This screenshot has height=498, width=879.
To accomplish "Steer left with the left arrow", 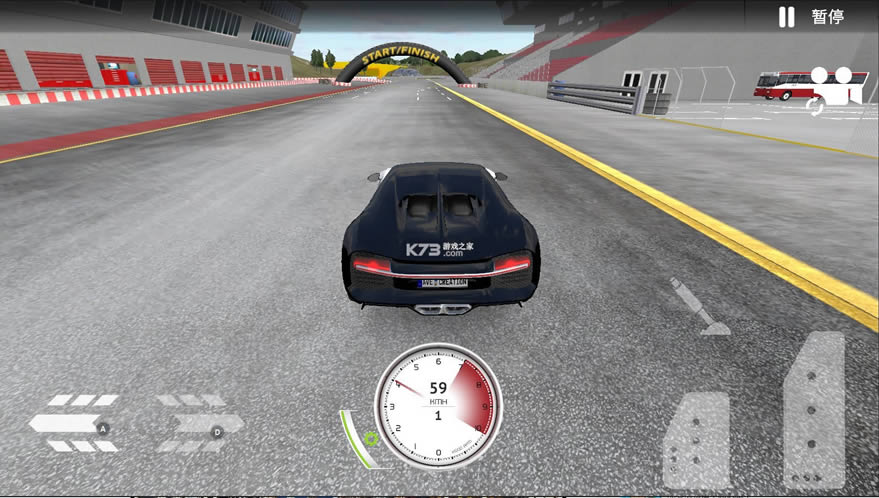I will tap(73, 423).
